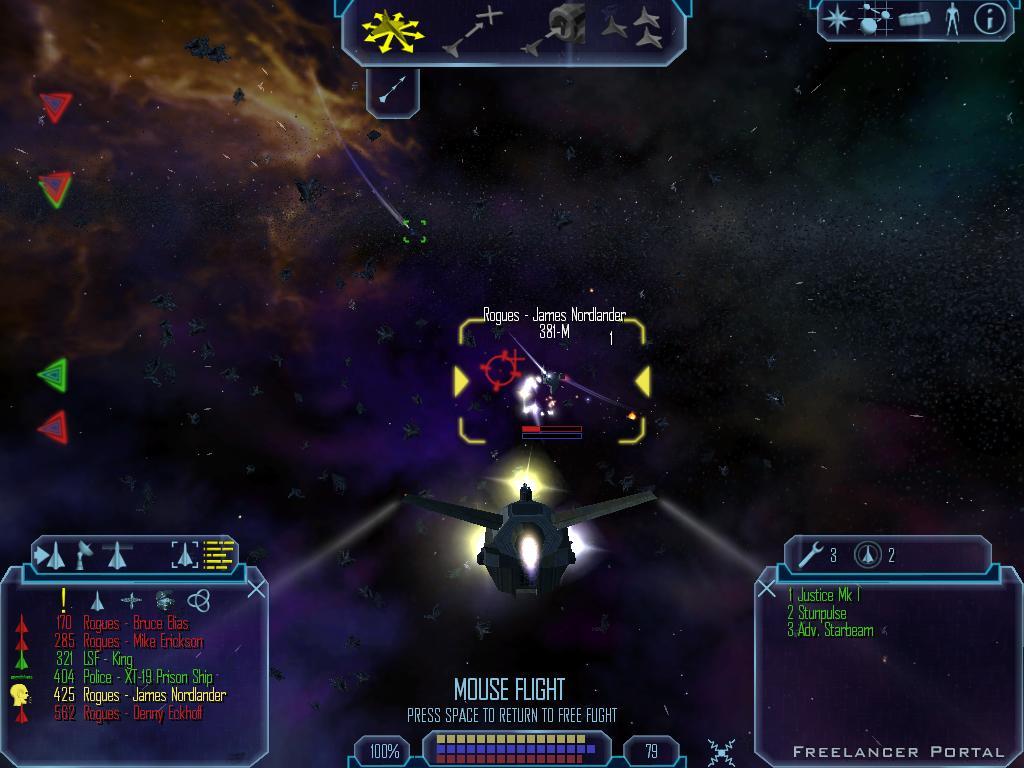Close the contact list panel
The height and width of the screenshot is (768, 1024).
pyautogui.click(x=256, y=589)
